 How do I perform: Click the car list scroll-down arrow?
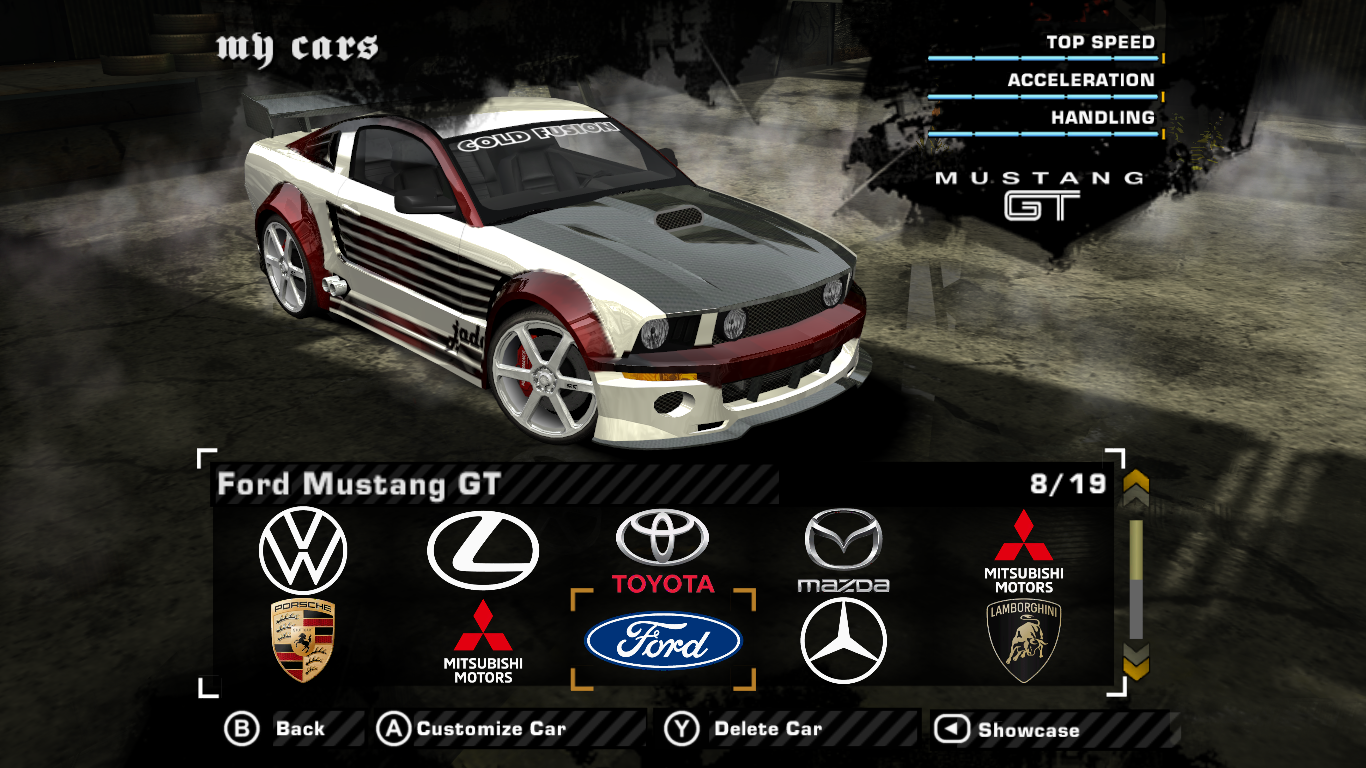coord(1136,660)
